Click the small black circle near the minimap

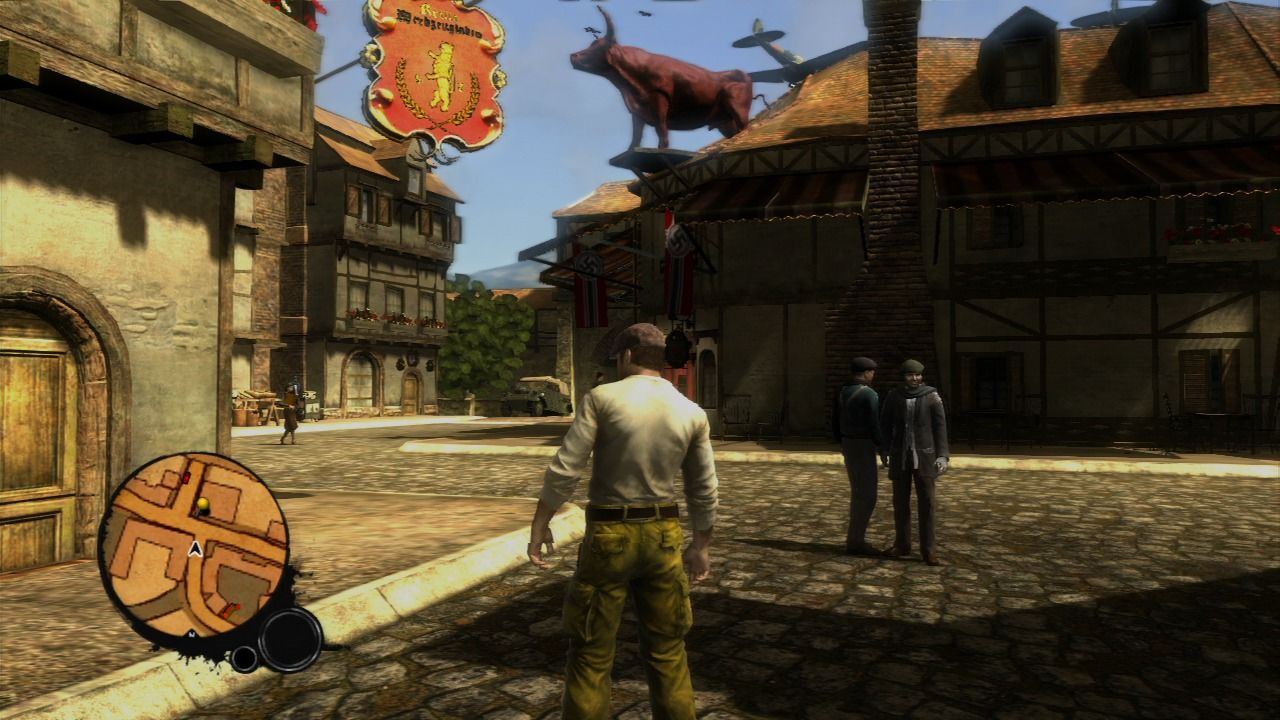244,657
